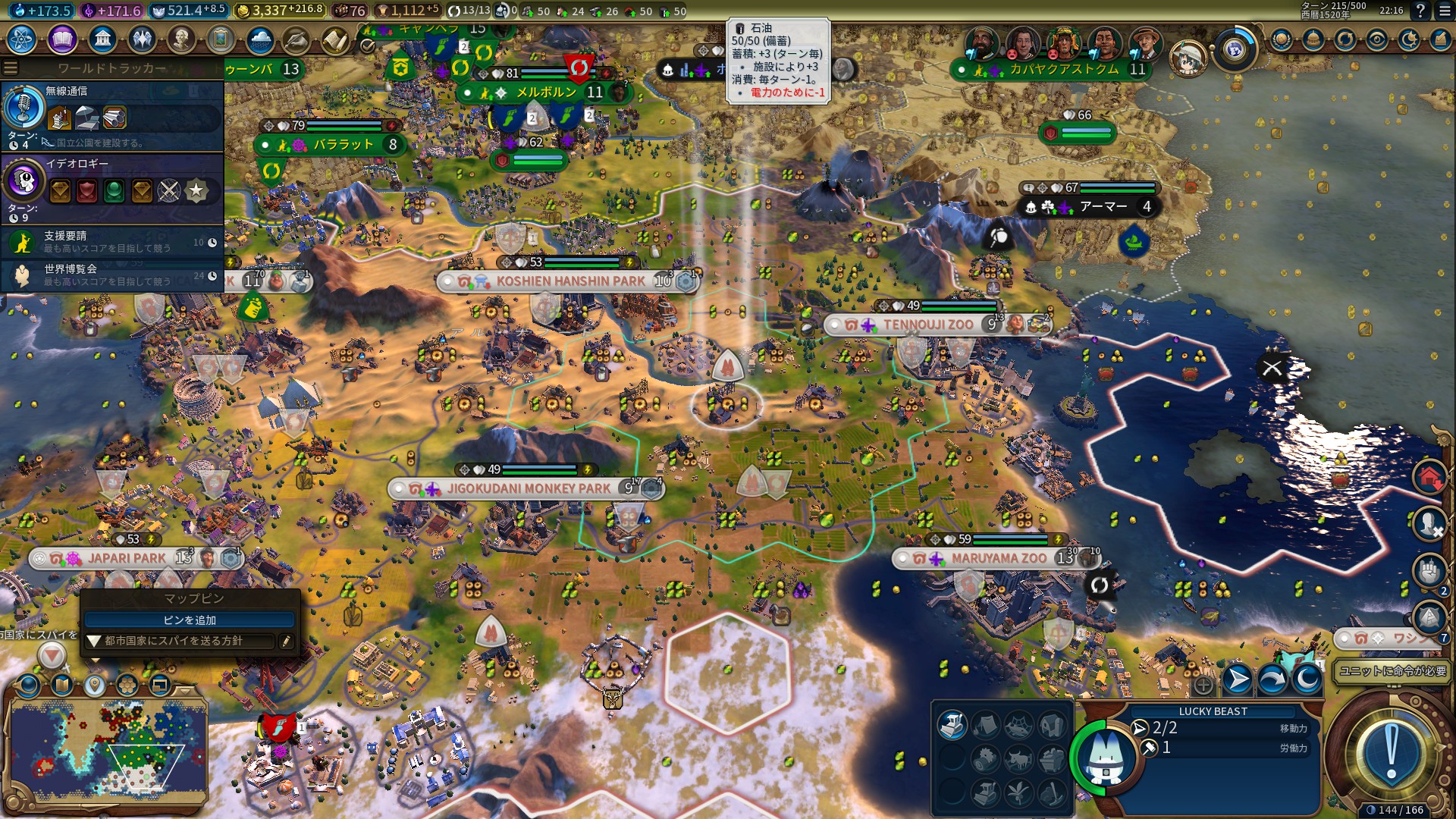Put the unit to sleep with moon icon
This screenshot has width=1456, height=819.
click(1307, 679)
